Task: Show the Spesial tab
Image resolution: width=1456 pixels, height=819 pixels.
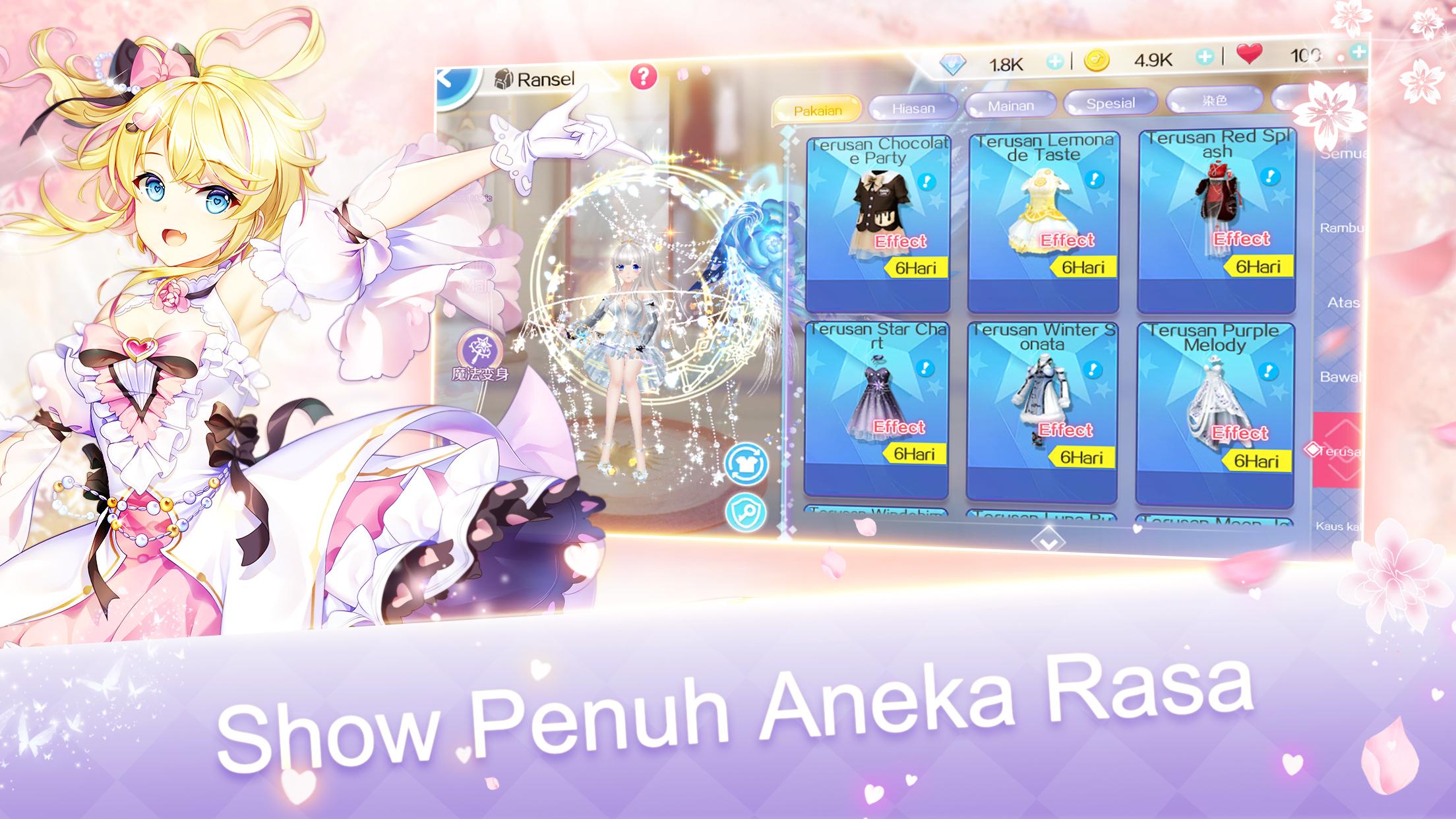Action: point(1110,103)
